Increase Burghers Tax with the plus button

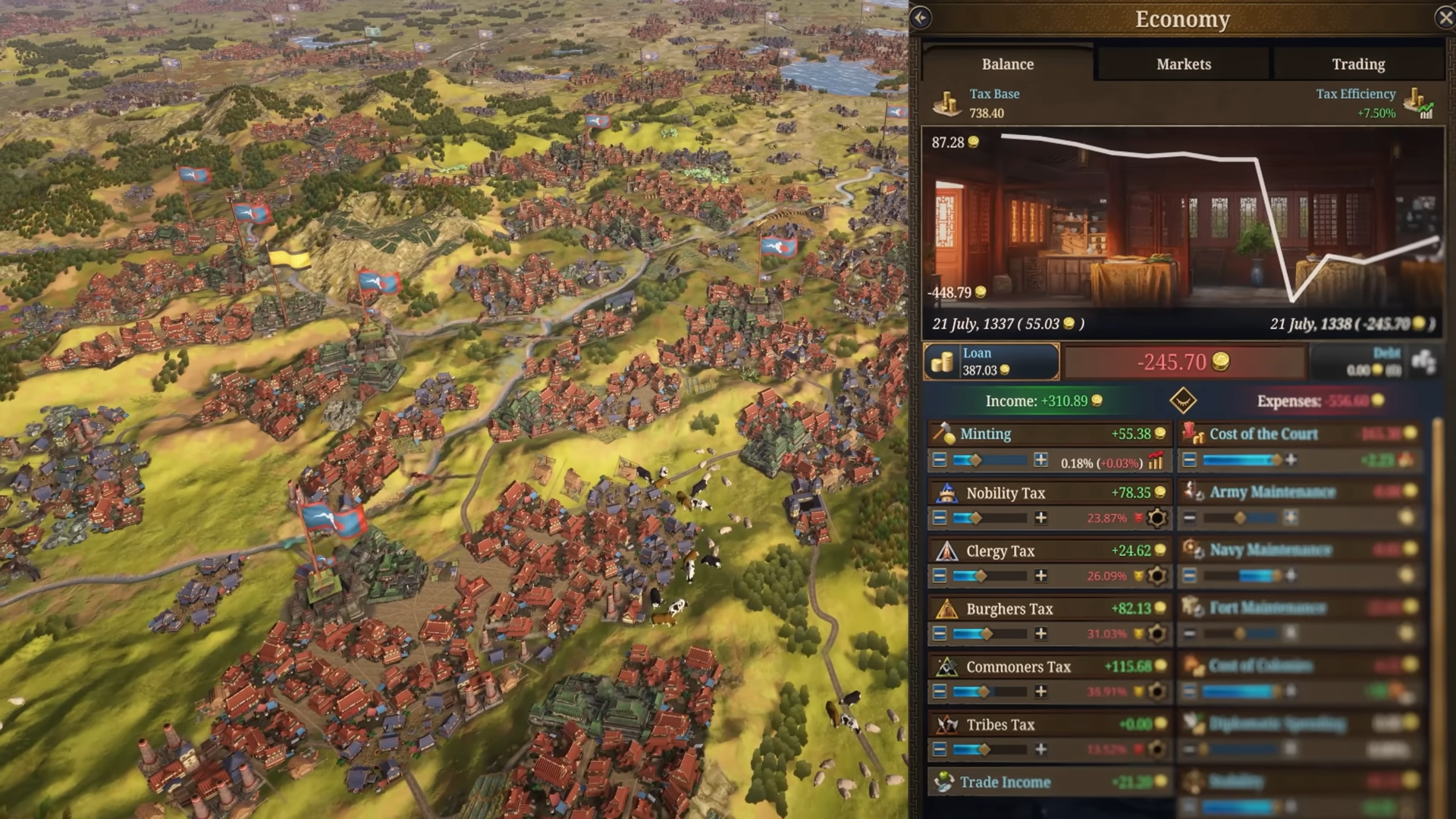[1040, 633]
